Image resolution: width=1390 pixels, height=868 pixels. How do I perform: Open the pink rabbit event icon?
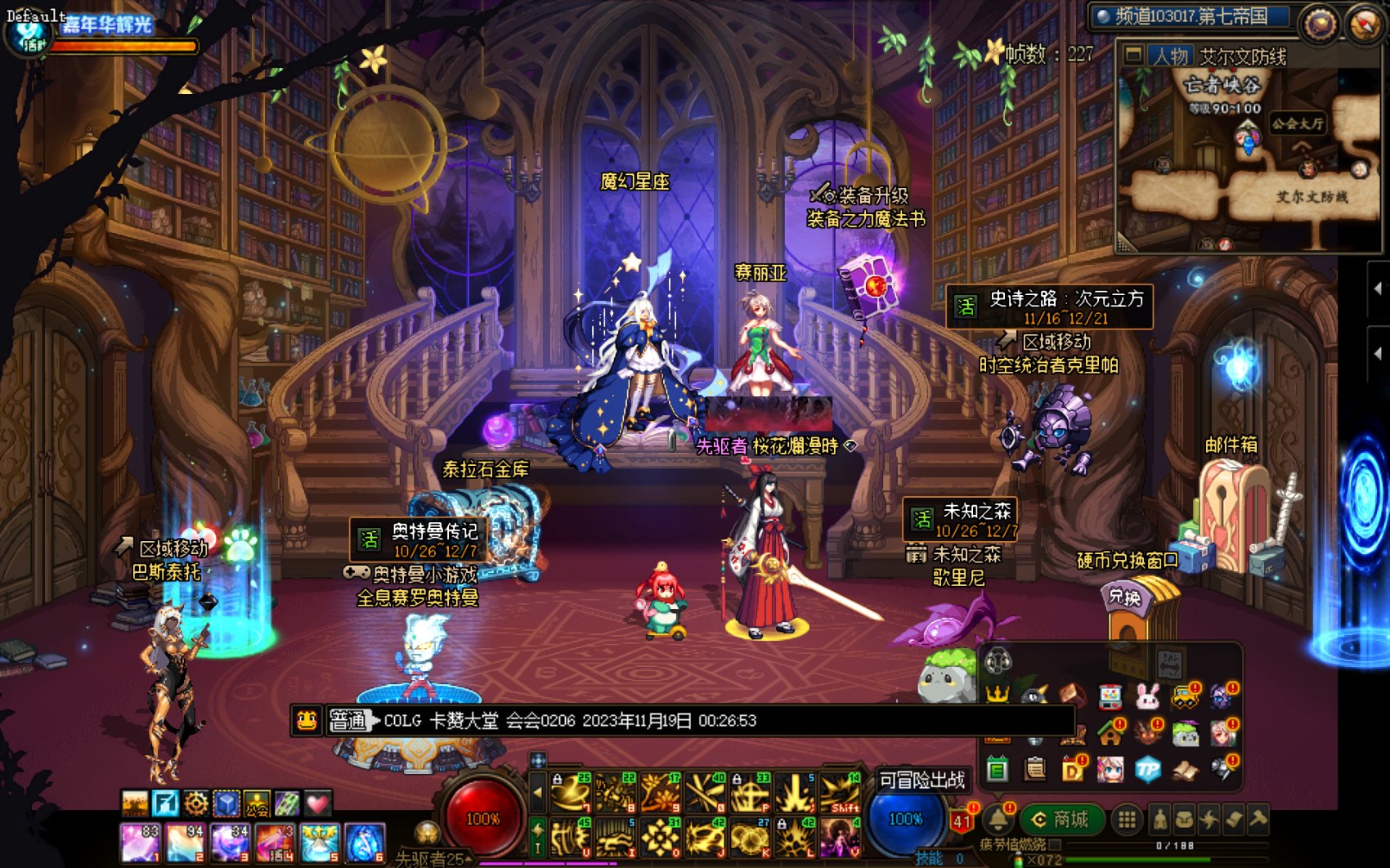point(1148,696)
